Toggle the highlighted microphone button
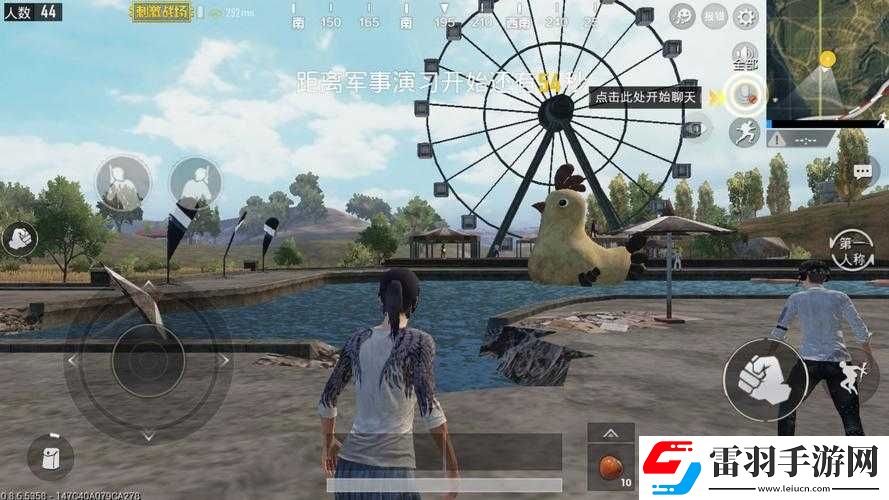Screen dimensions: 889x500 point(744,95)
